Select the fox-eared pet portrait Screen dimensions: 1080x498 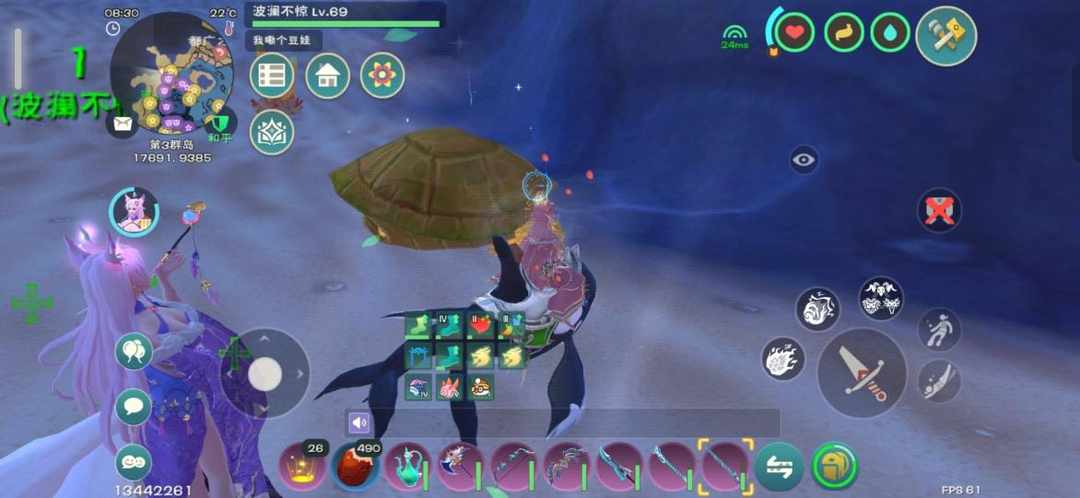(133, 212)
